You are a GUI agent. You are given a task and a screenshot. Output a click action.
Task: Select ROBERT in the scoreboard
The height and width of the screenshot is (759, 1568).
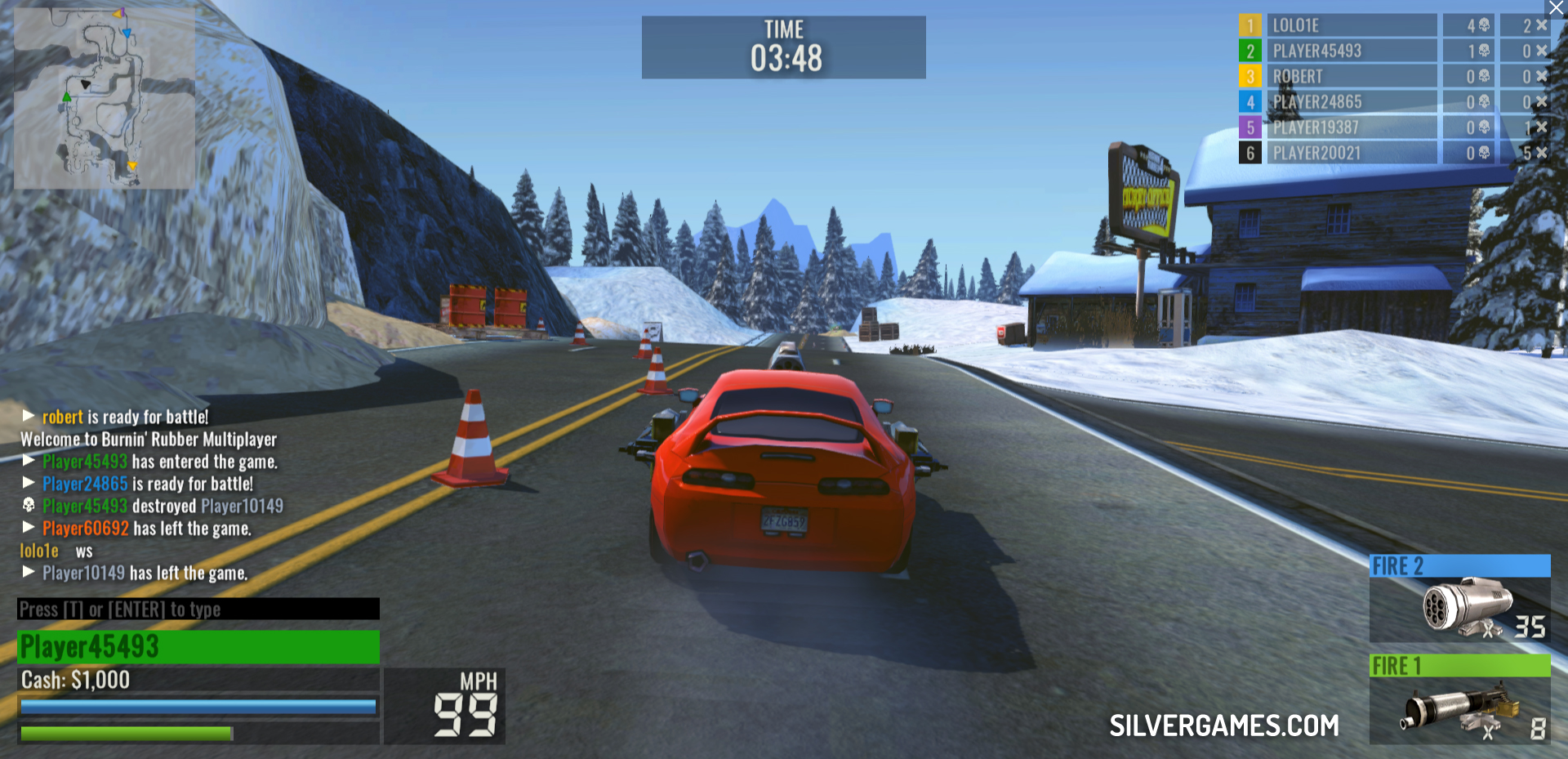(x=1351, y=76)
